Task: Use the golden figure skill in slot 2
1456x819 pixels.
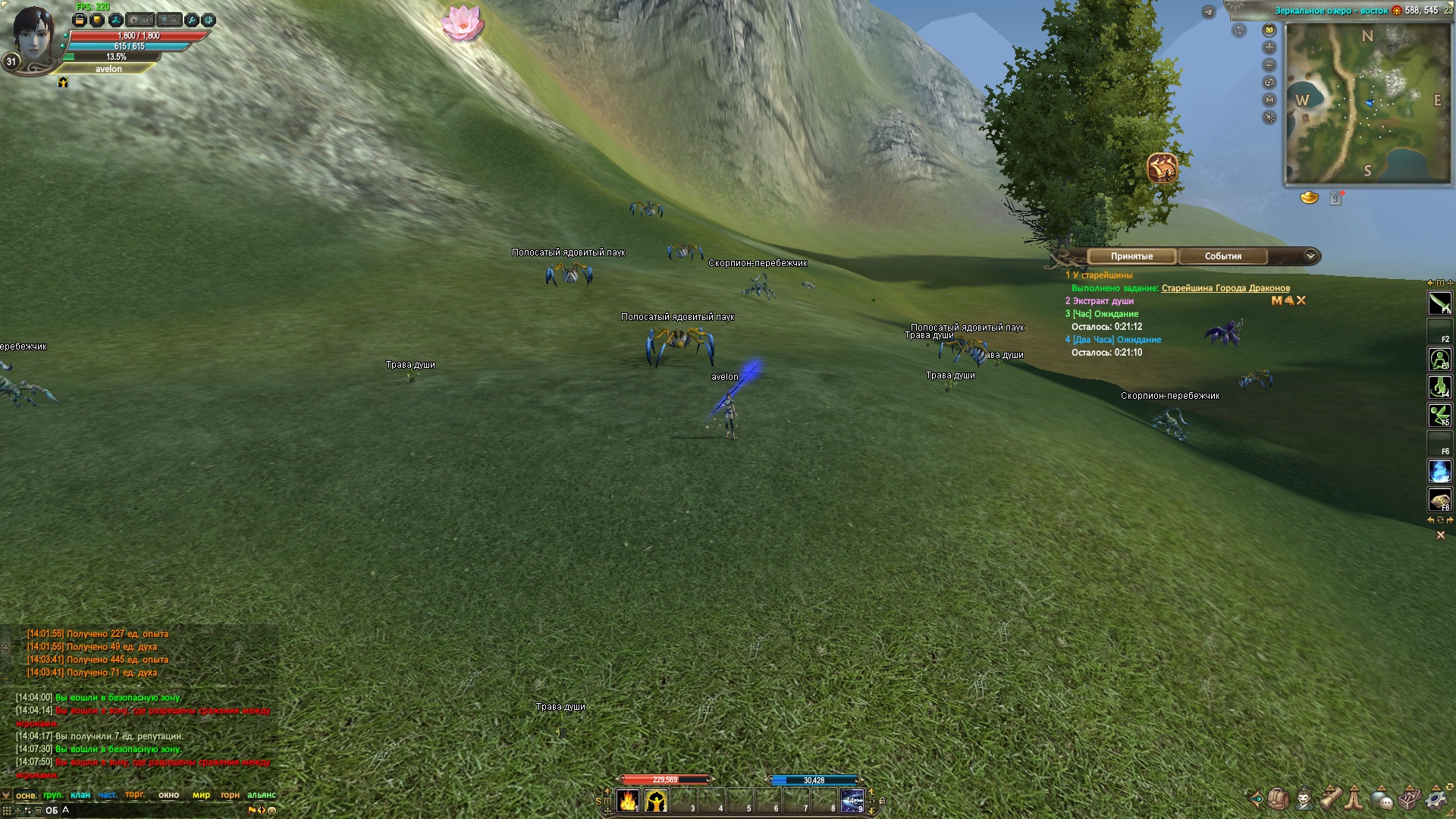Action: 655,801
